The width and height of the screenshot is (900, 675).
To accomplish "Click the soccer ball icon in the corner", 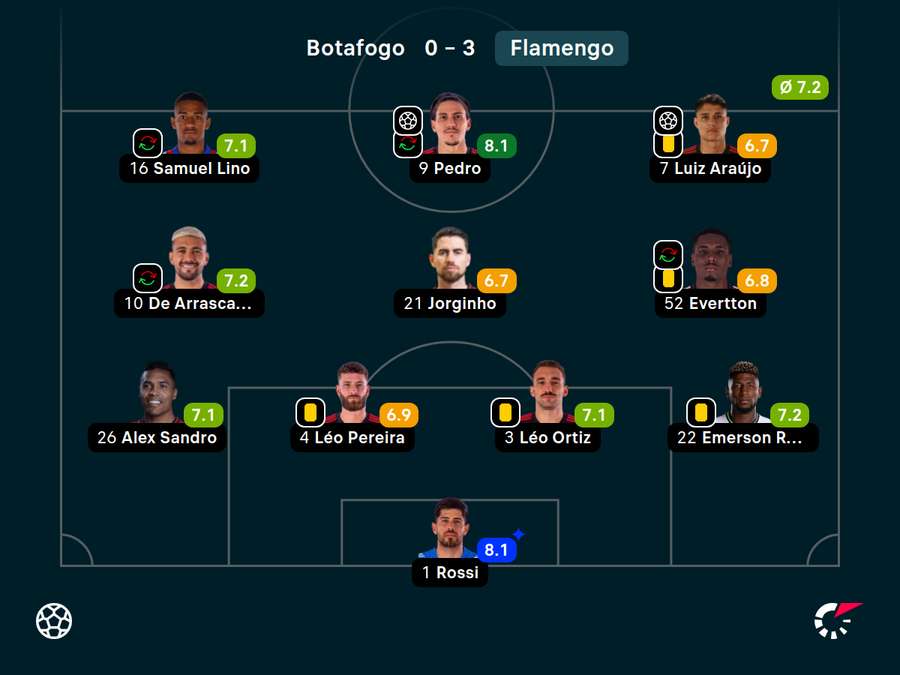I will pyautogui.click(x=54, y=621).
